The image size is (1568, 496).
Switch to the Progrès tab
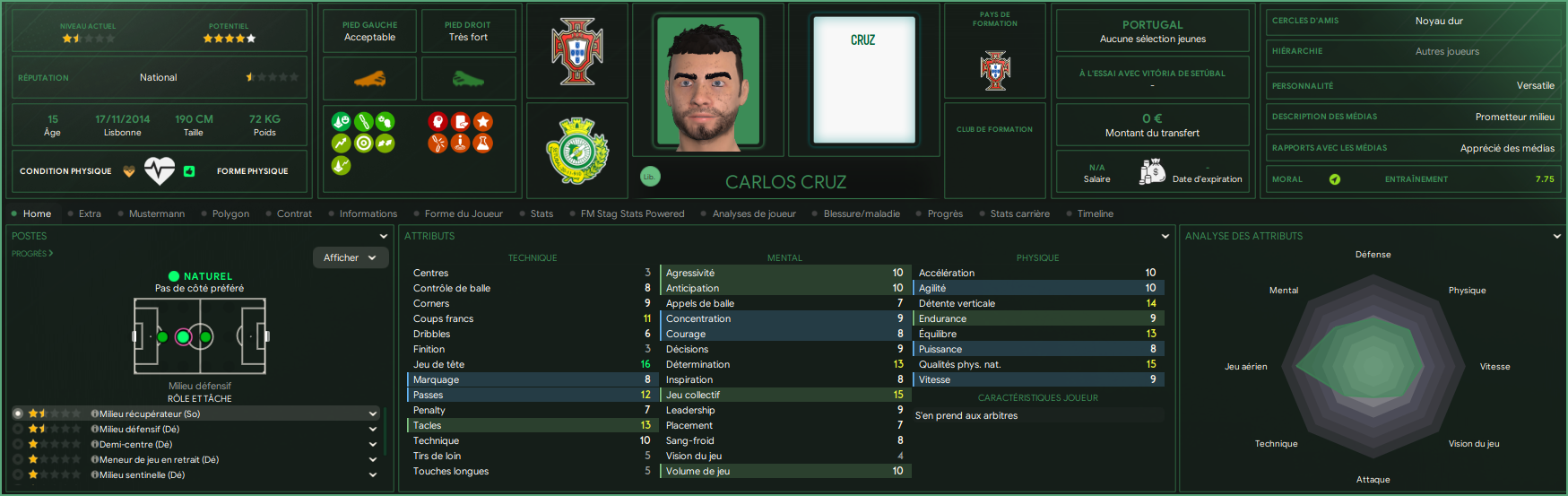(945, 213)
